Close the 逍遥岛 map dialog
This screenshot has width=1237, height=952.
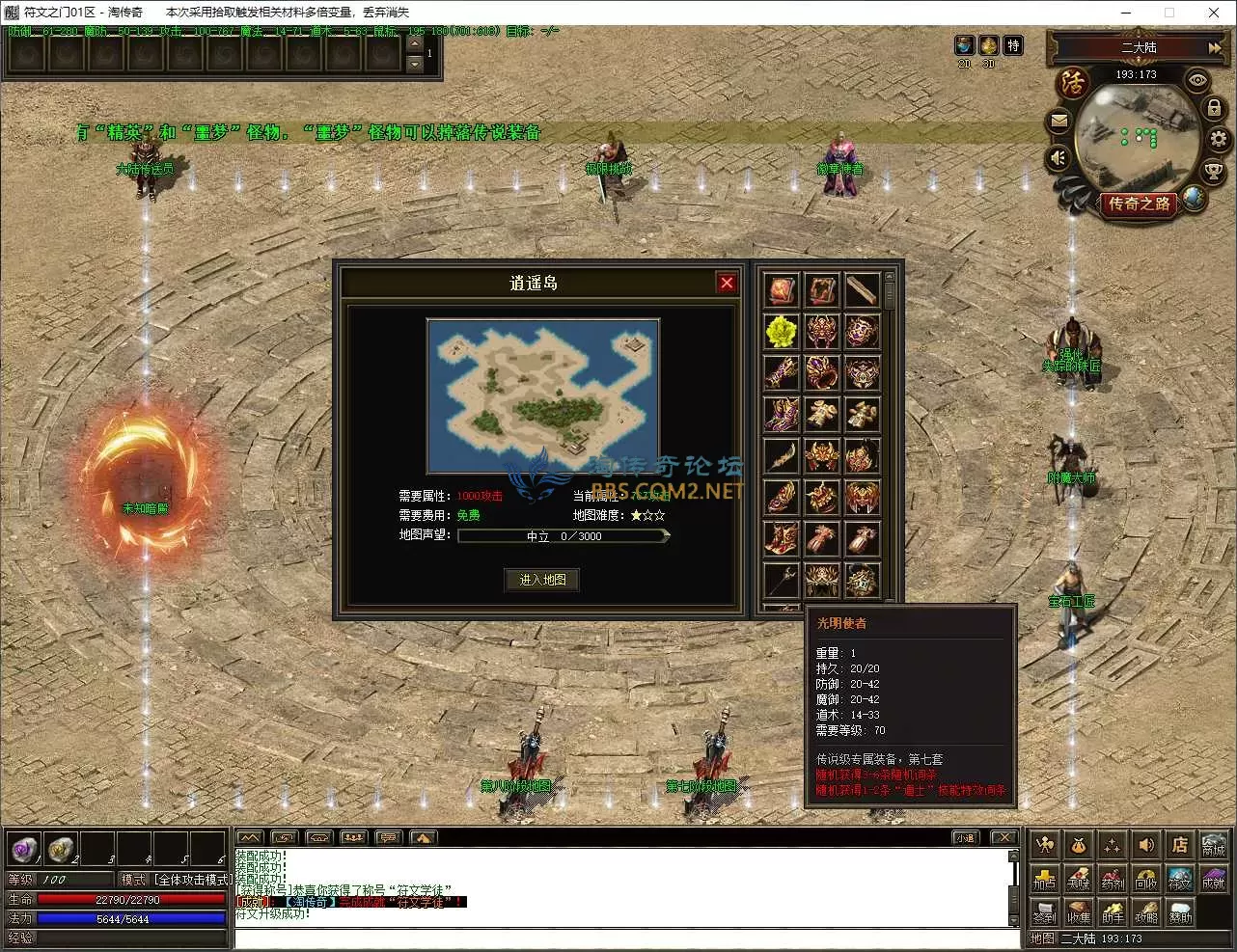pos(727,283)
